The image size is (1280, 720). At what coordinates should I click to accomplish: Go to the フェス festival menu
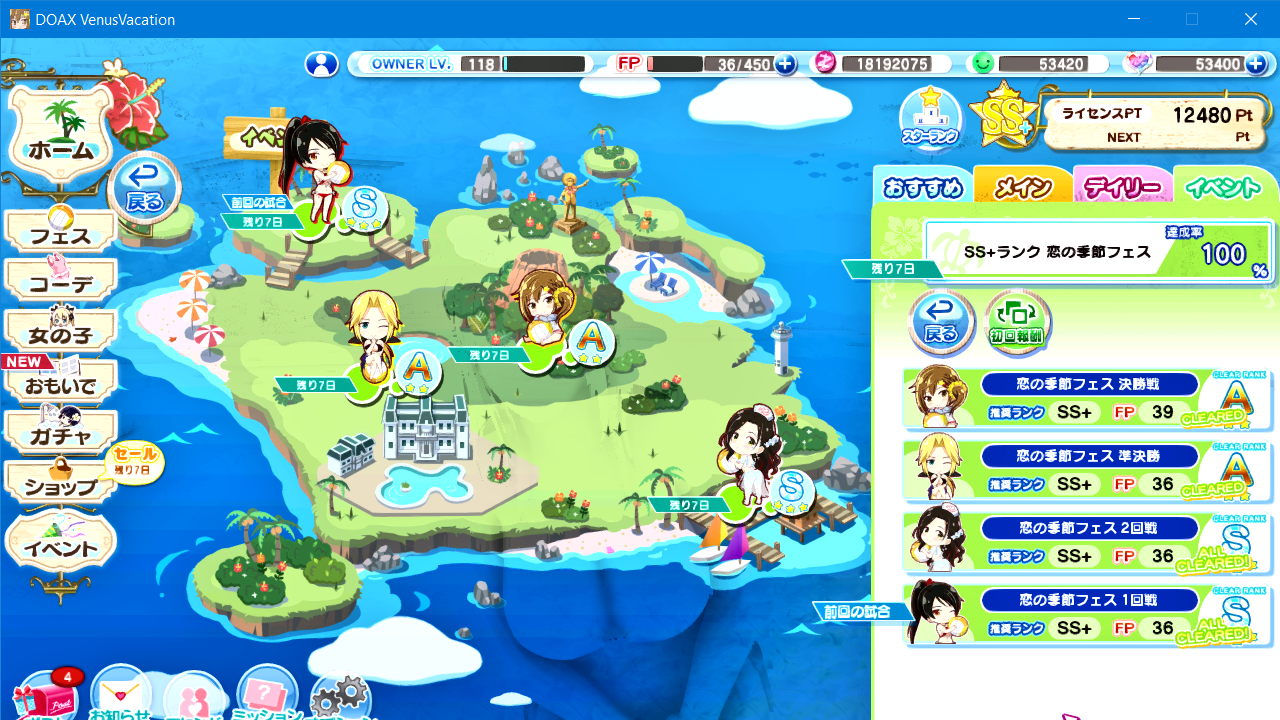coord(61,235)
